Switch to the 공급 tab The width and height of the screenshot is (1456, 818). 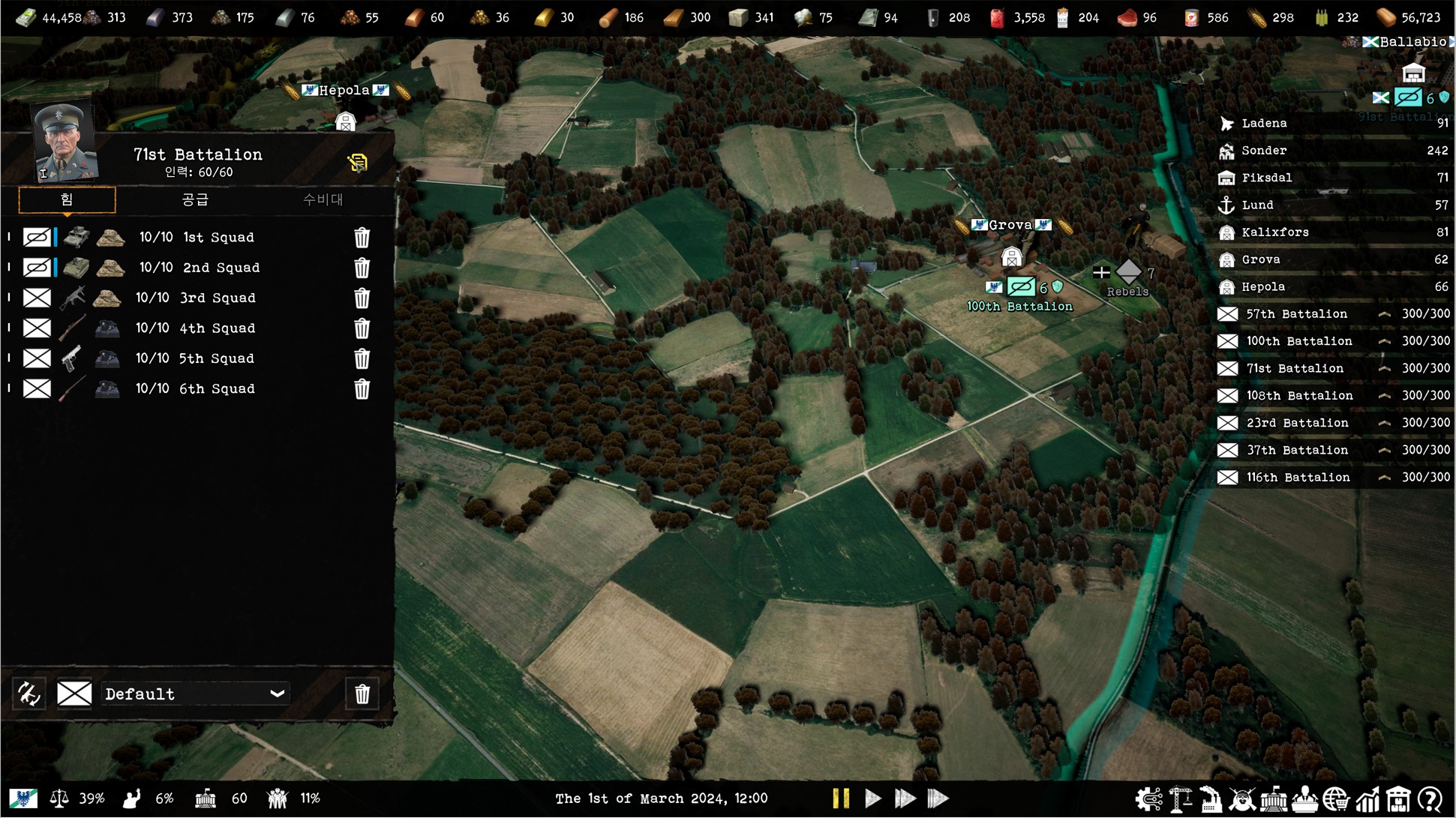[x=195, y=199]
